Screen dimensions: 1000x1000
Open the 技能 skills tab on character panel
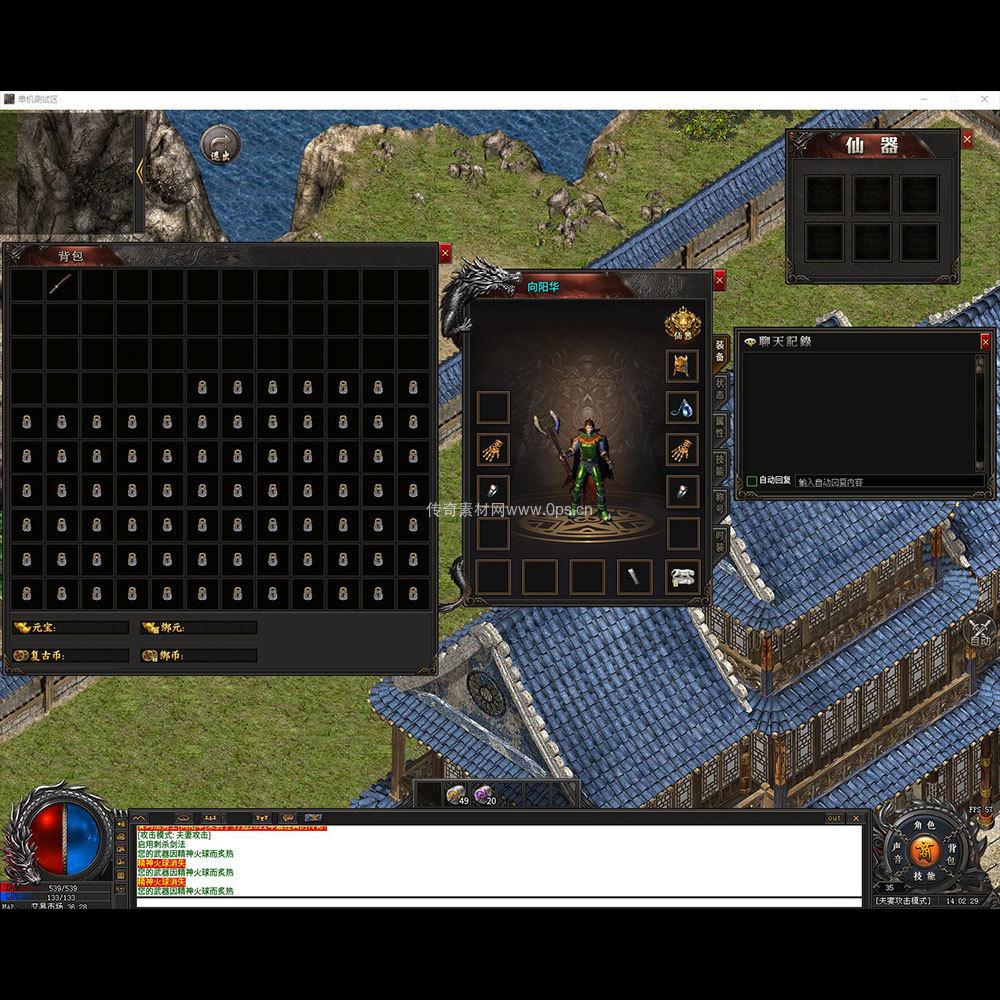coord(720,465)
